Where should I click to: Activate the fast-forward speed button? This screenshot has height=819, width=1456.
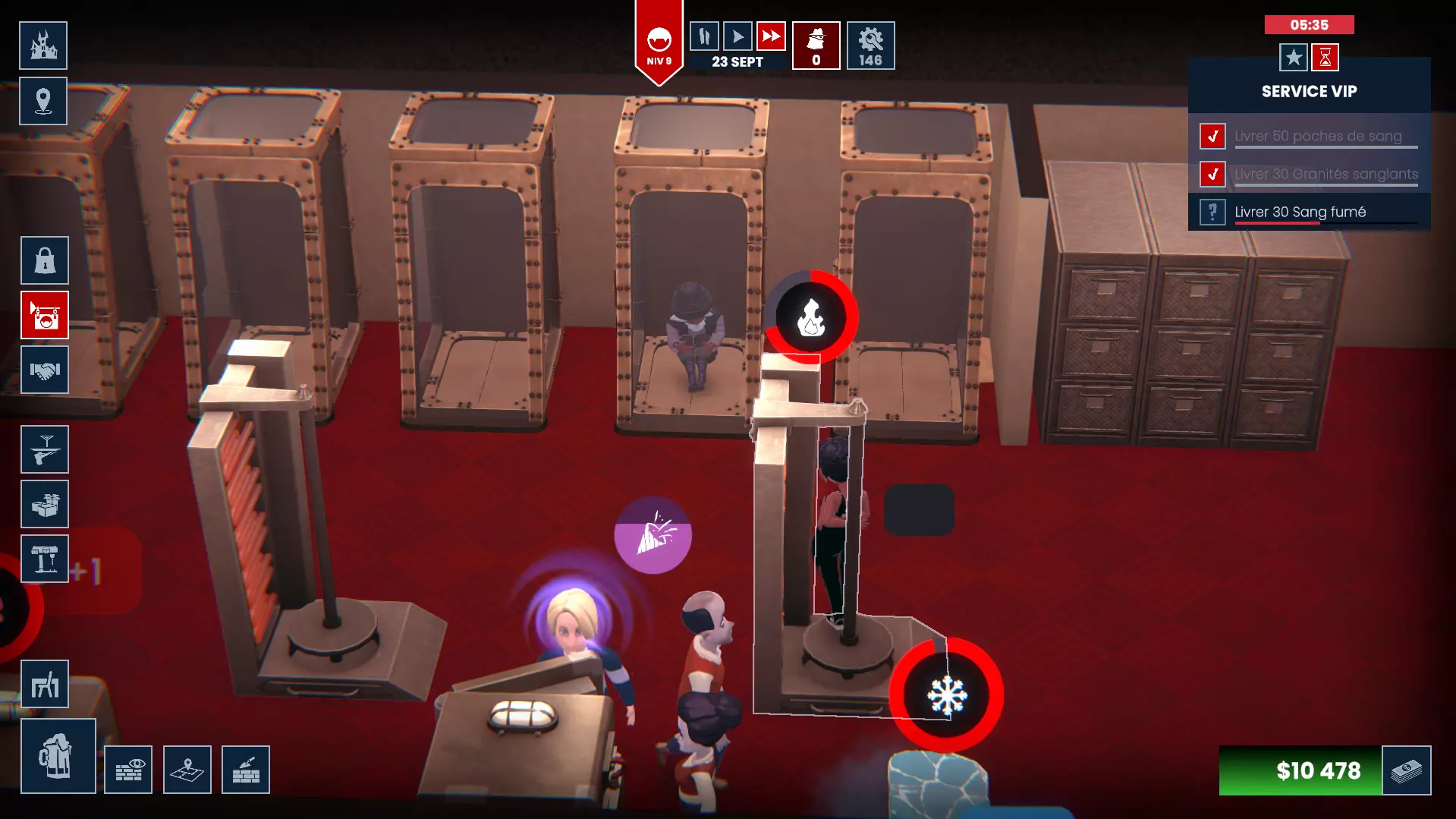point(771,36)
